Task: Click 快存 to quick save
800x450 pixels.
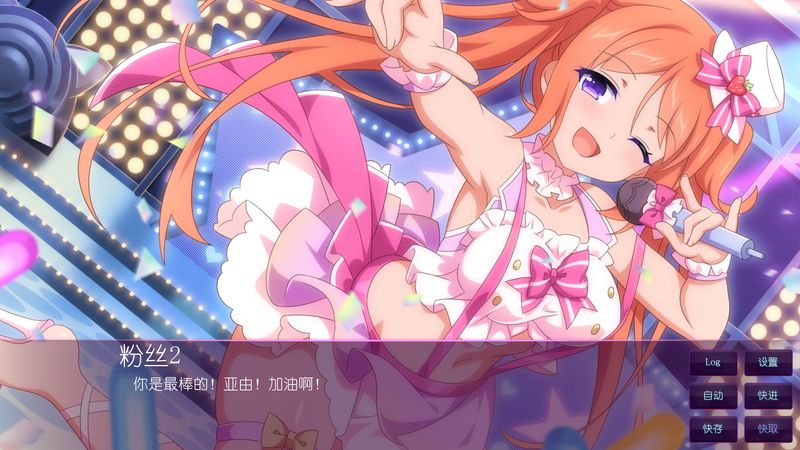Action: (x=713, y=429)
